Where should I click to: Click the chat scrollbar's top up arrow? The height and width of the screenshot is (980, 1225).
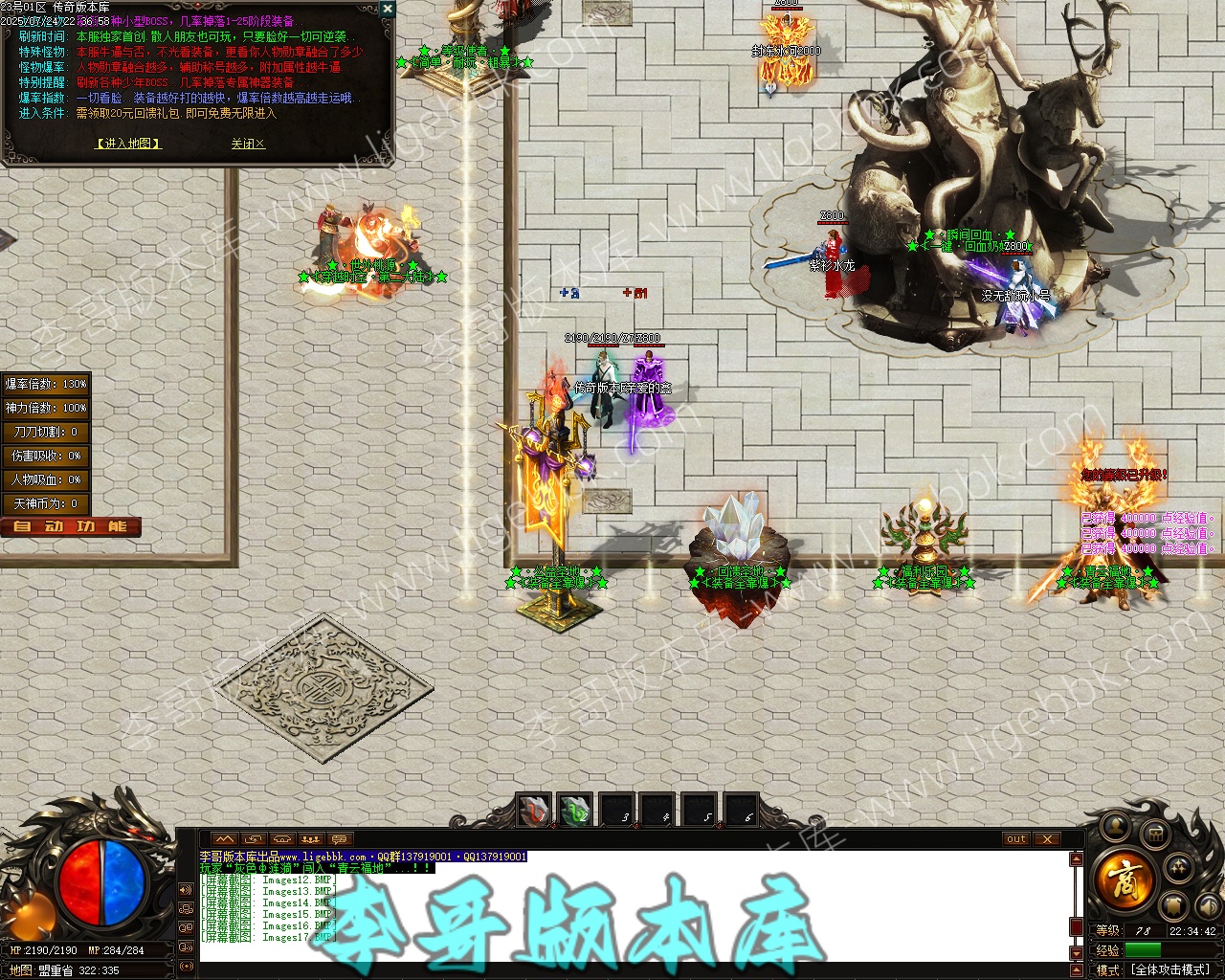[x=1077, y=859]
